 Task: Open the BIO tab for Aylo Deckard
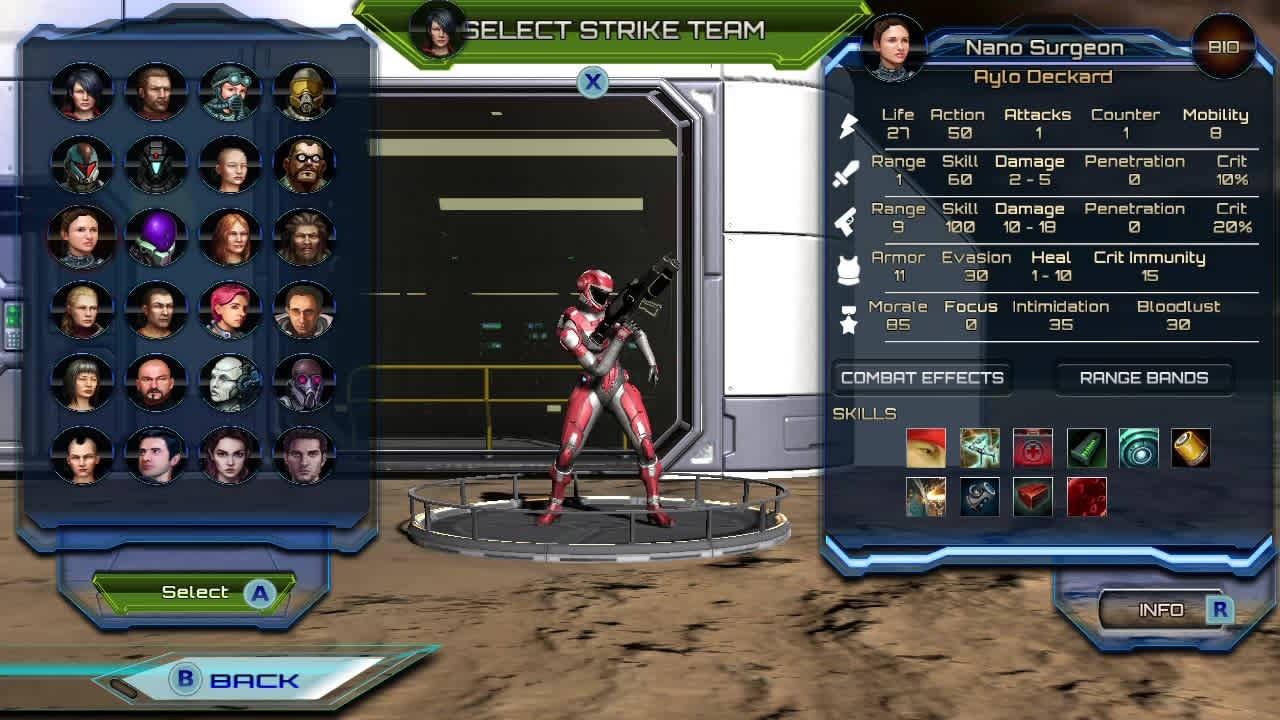coord(1222,47)
